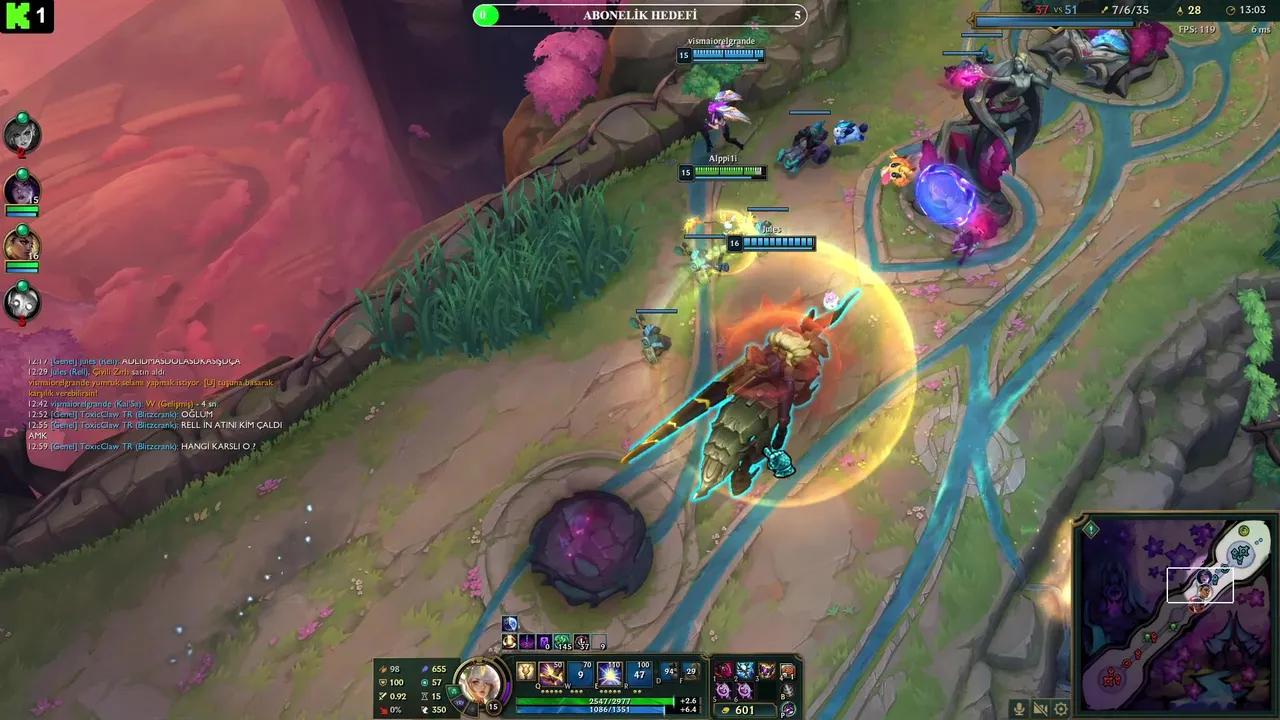Click the ABONELİK HEDEFİ banner at top

pyautogui.click(x=640, y=15)
